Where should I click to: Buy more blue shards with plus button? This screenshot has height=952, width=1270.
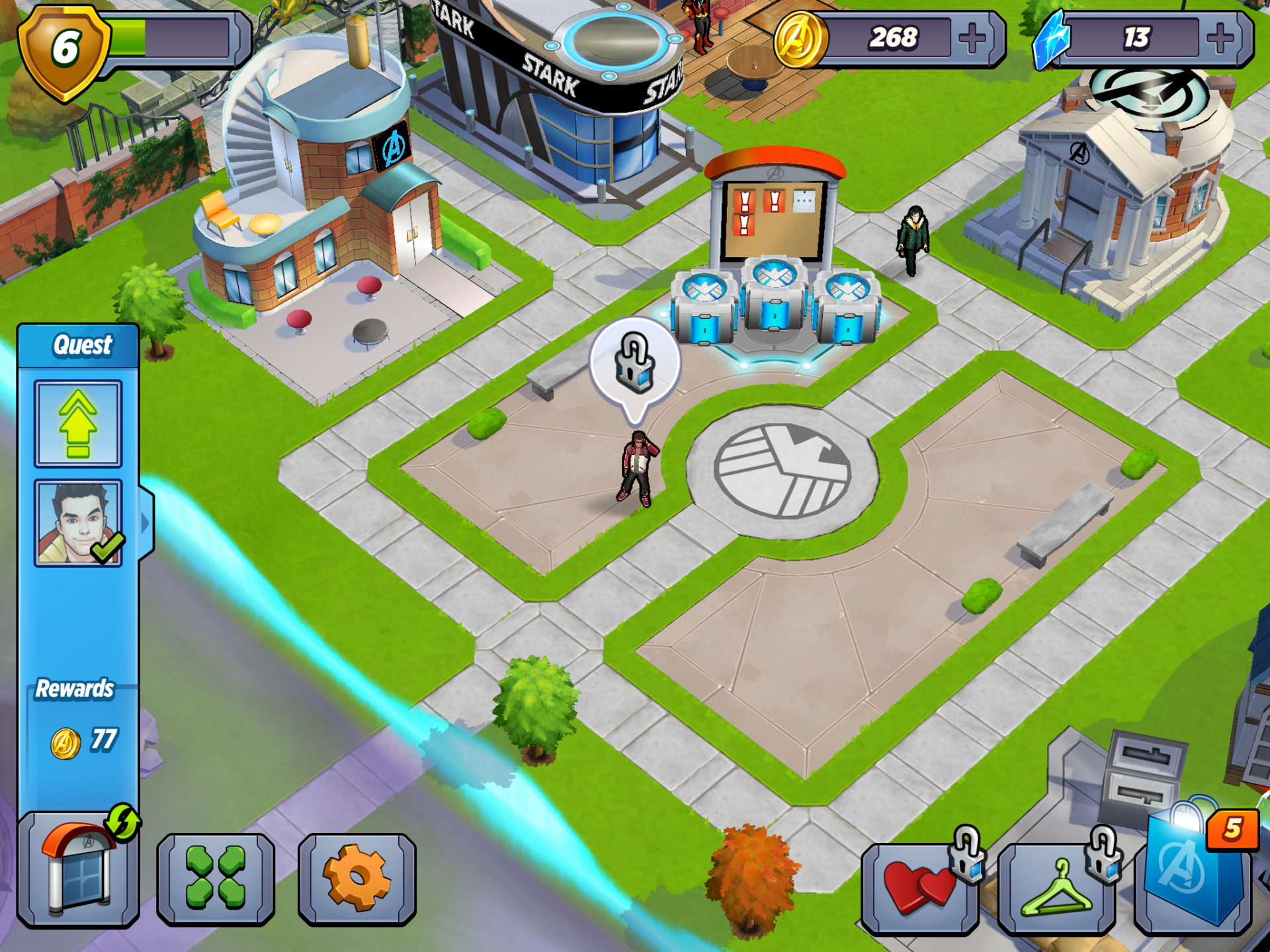tap(1220, 38)
